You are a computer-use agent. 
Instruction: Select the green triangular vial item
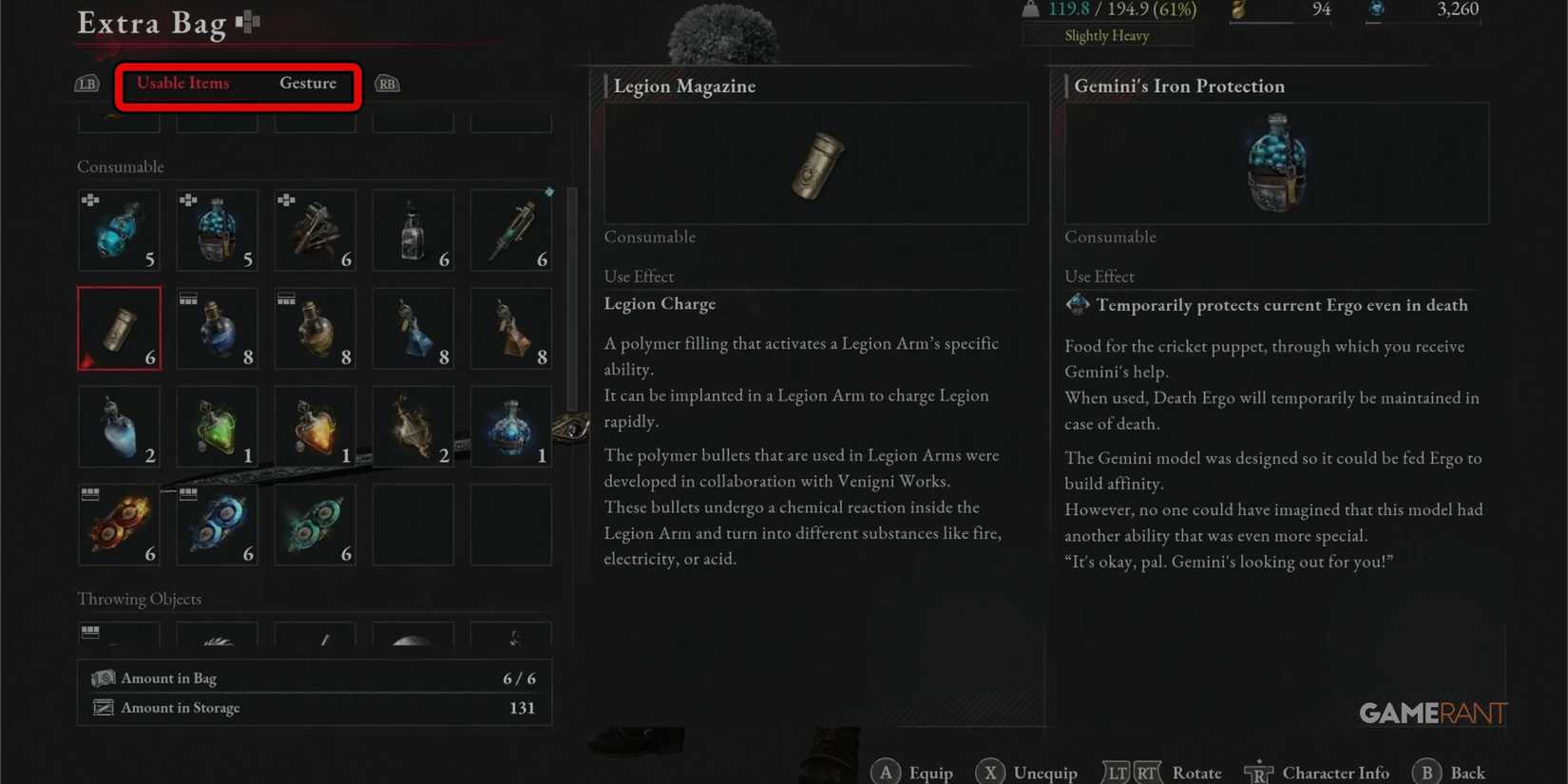[217, 427]
